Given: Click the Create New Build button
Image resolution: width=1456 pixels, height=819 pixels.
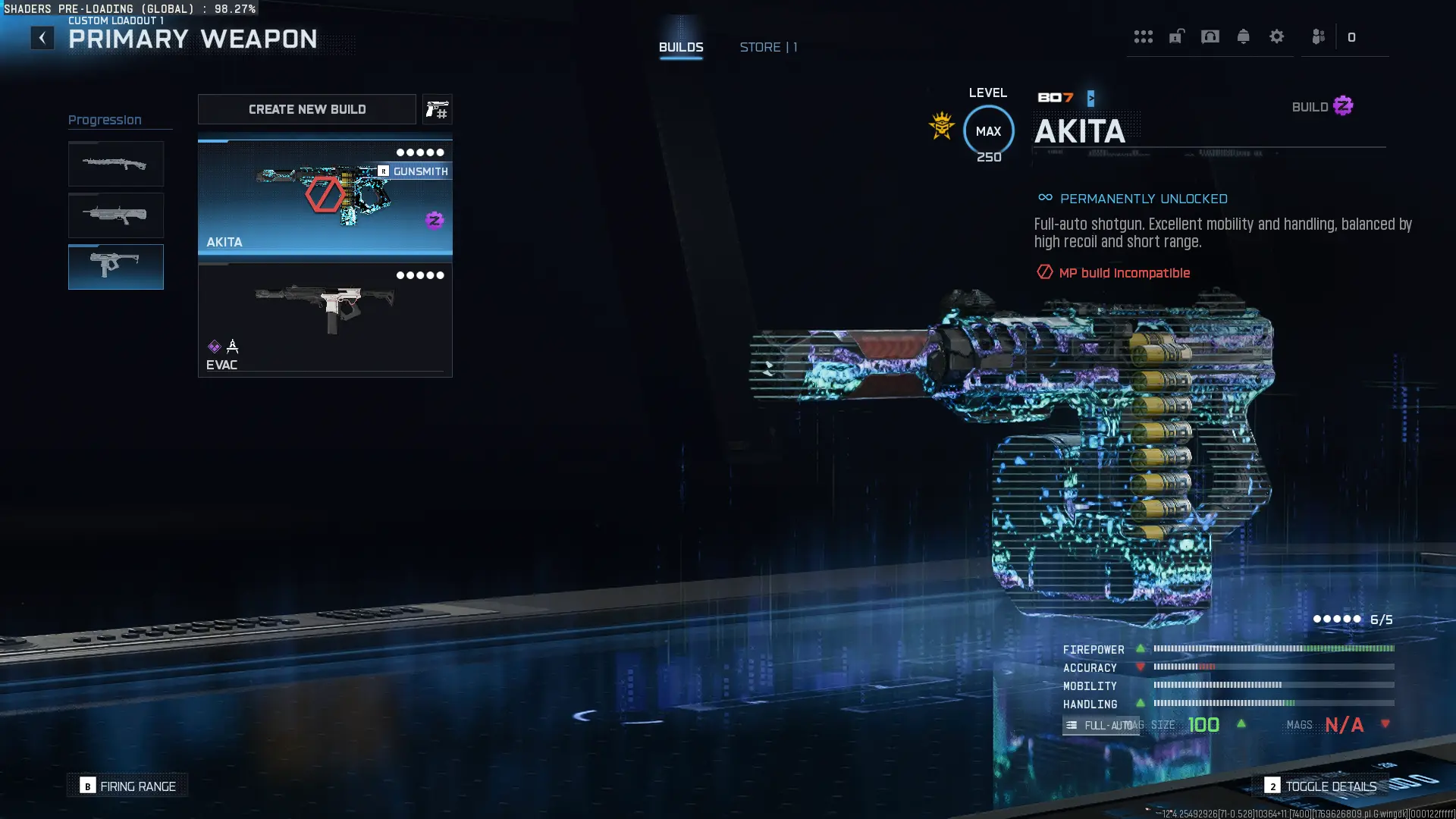Looking at the screenshot, I should 306,109.
